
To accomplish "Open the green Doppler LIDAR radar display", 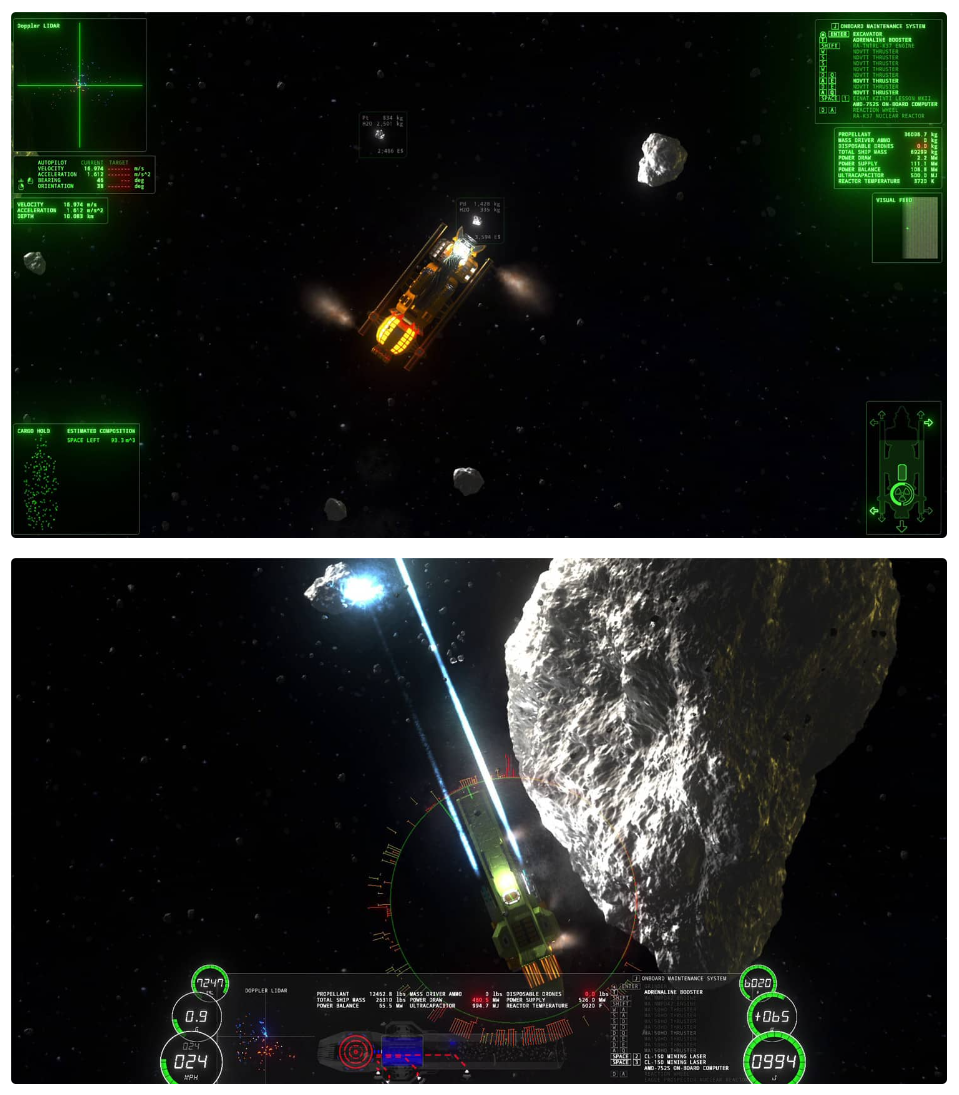I will [x=80, y=85].
